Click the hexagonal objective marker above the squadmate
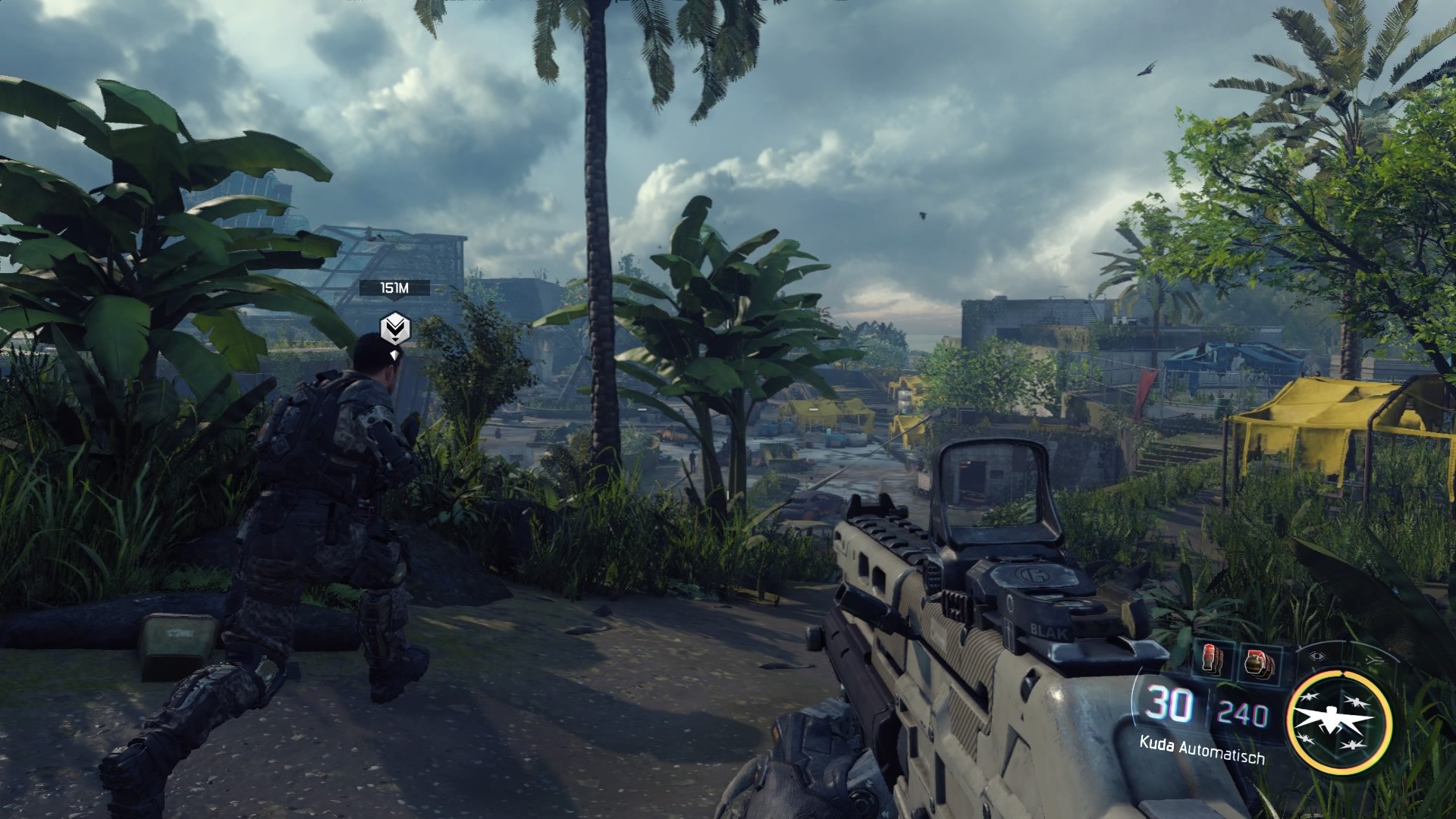This screenshot has height=819, width=1456. [394, 328]
